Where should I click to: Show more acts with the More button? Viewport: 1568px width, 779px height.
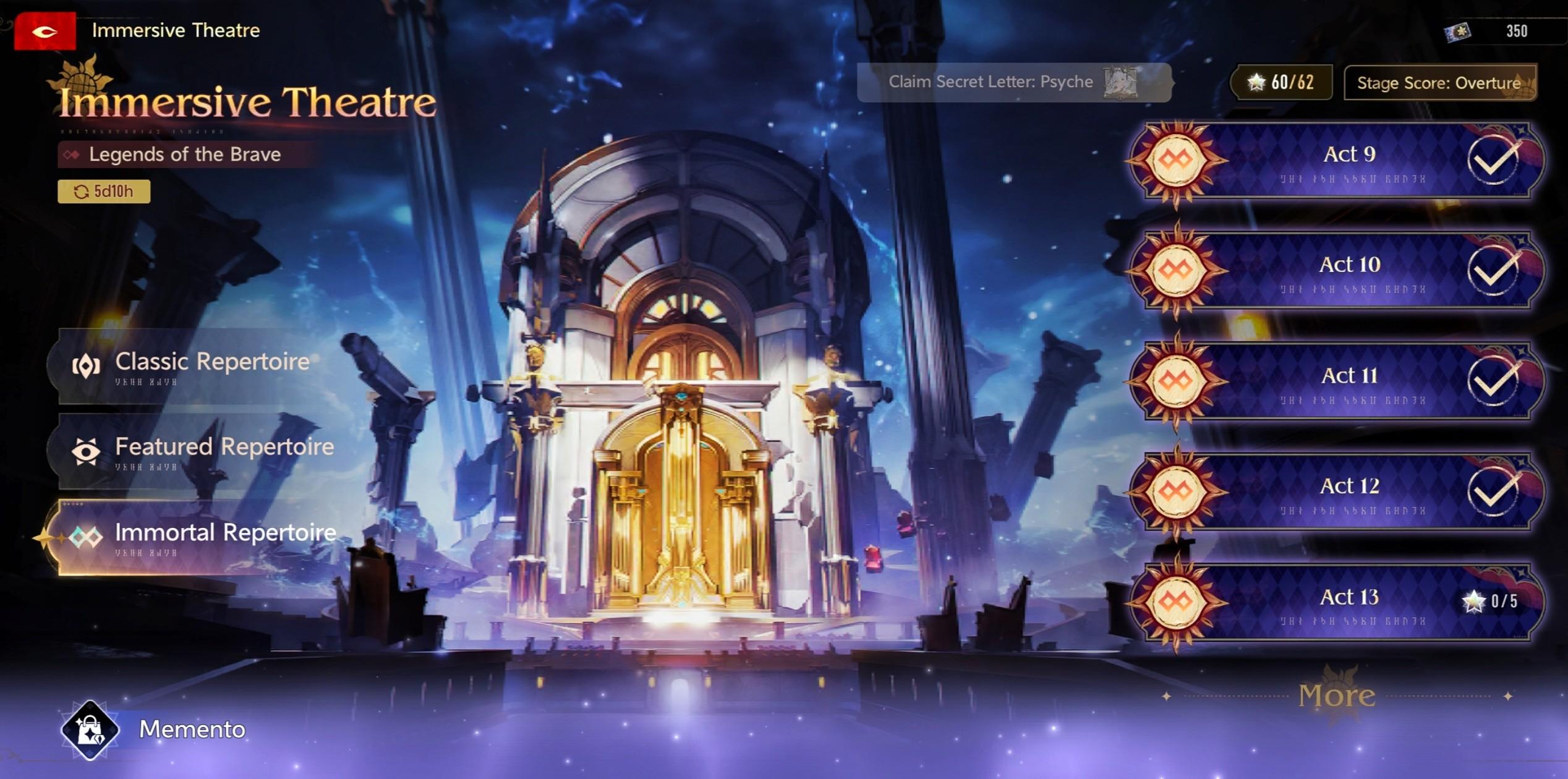click(1337, 696)
